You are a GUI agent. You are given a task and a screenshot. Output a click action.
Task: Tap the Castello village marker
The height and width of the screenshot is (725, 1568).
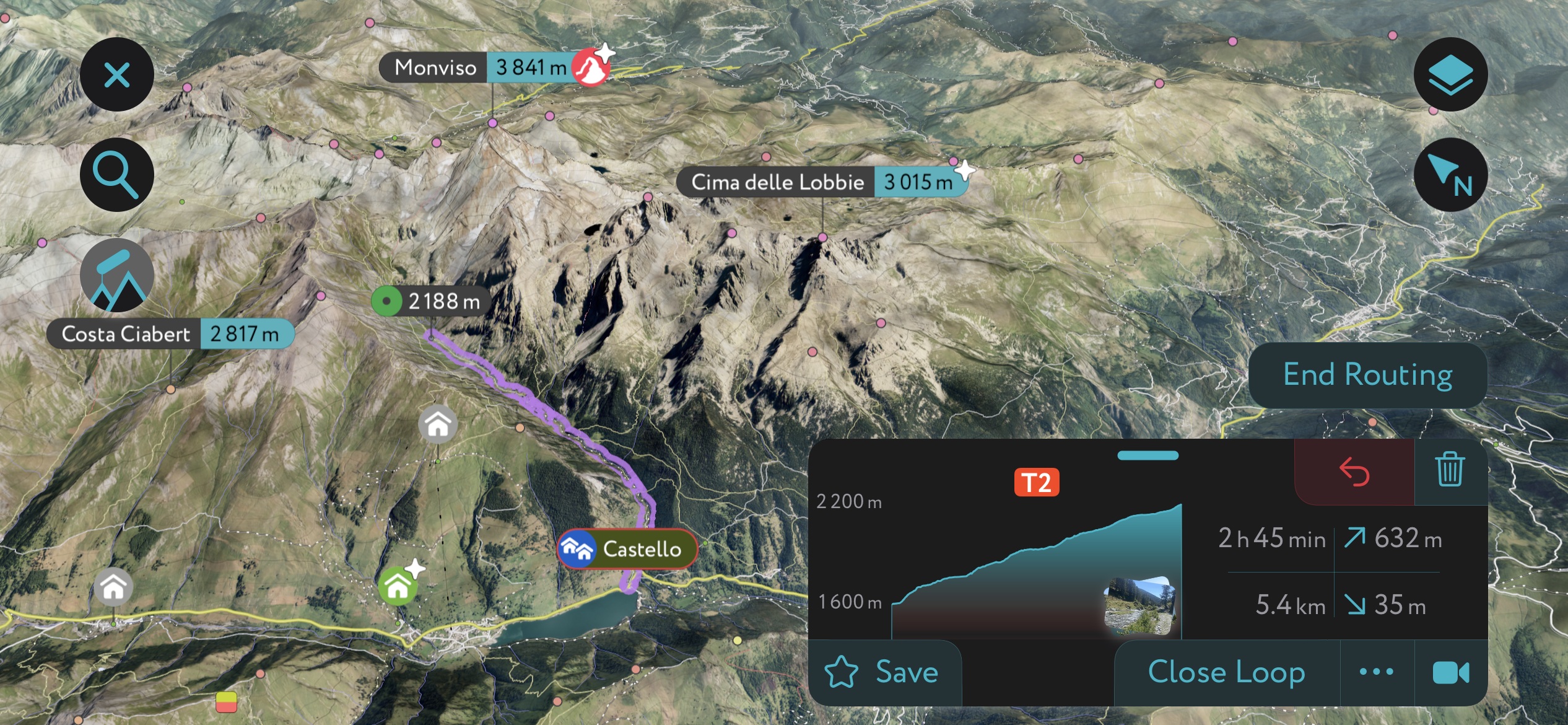coord(627,549)
